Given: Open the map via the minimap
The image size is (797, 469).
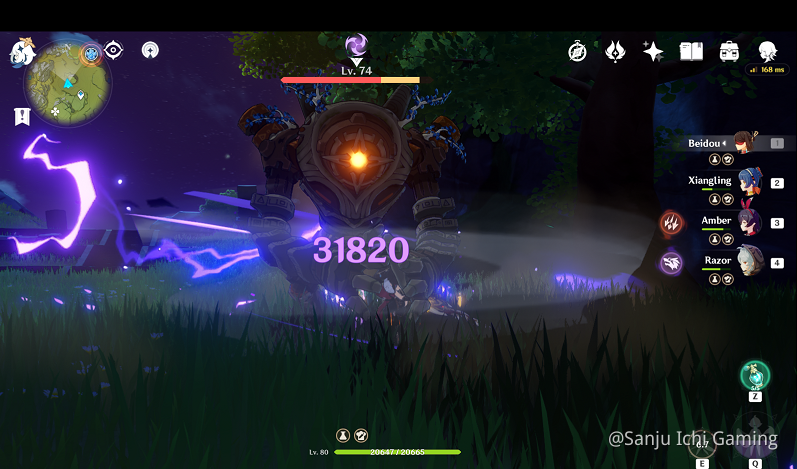Looking at the screenshot, I should pyautogui.click(x=68, y=82).
